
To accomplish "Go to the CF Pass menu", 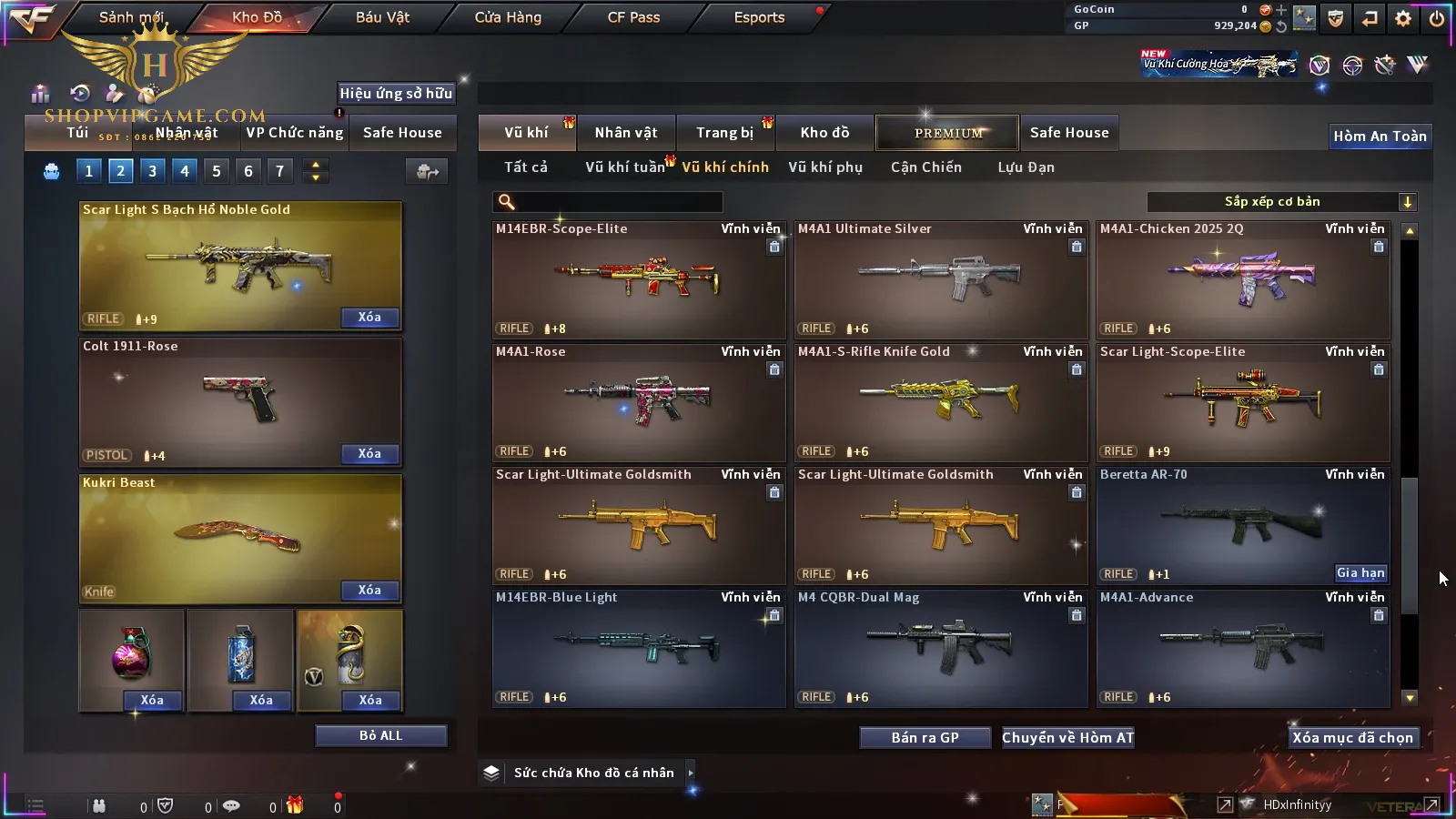I will click(x=633, y=17).
